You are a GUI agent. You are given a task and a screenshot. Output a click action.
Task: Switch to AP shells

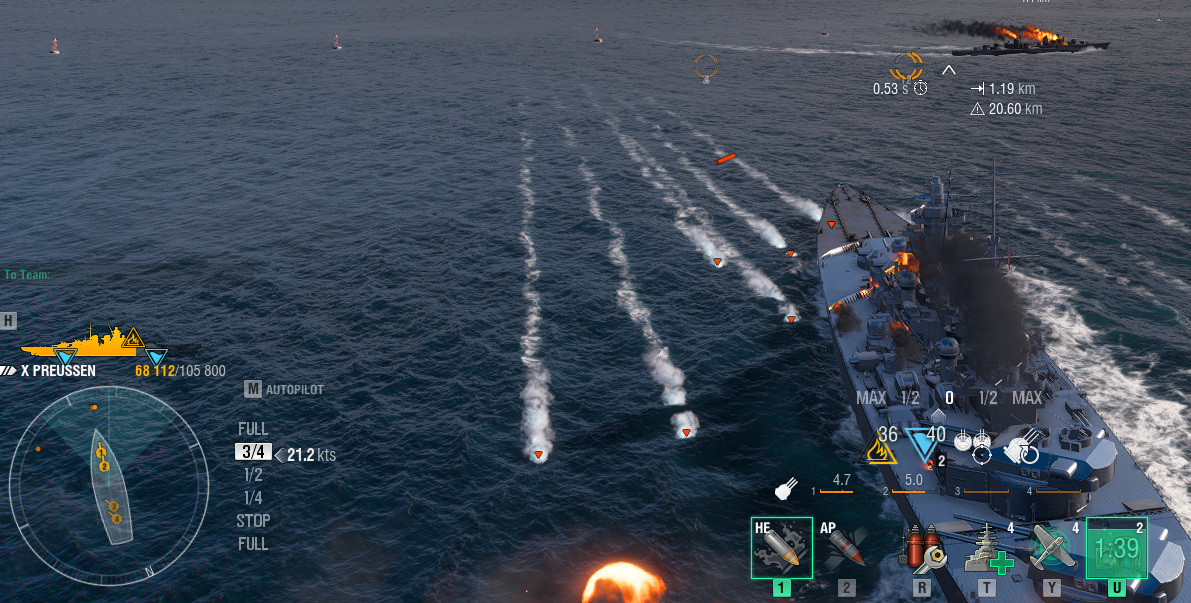point(846,547)
